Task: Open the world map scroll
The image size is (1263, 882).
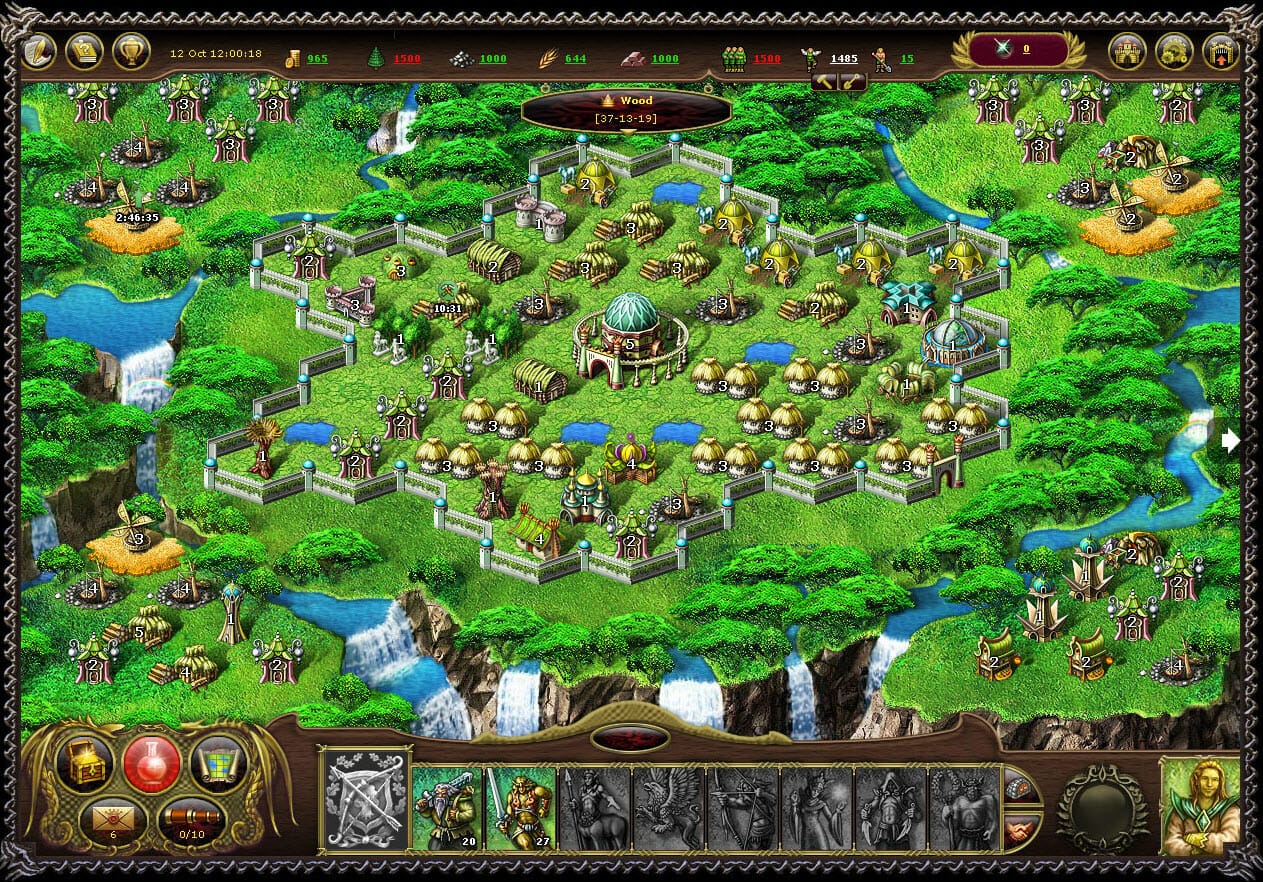Action: [x=218, y=763]
